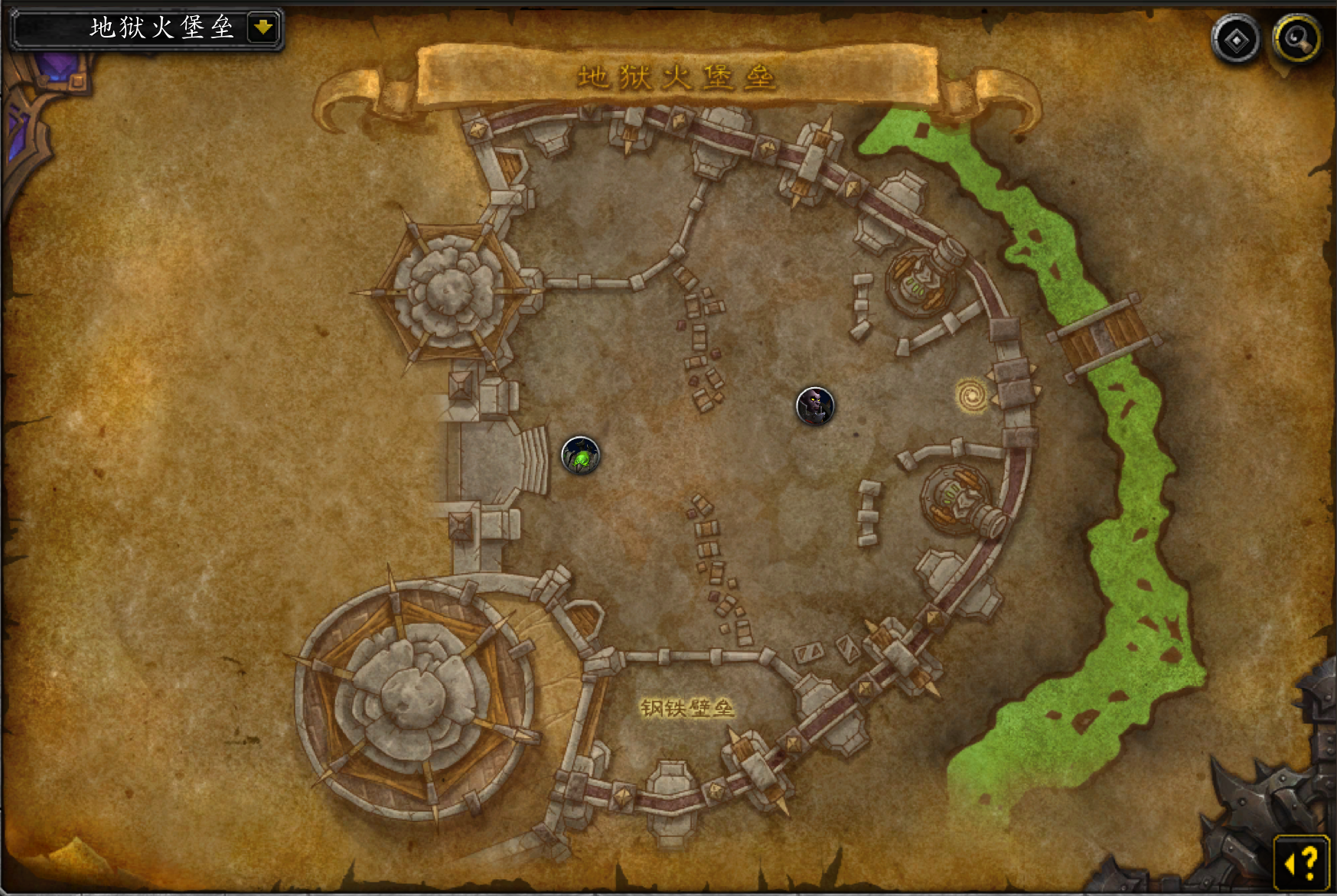The image size is (1337, 896).
Task: Click the round diamond-icon map button
Action: click(1235, 40)
